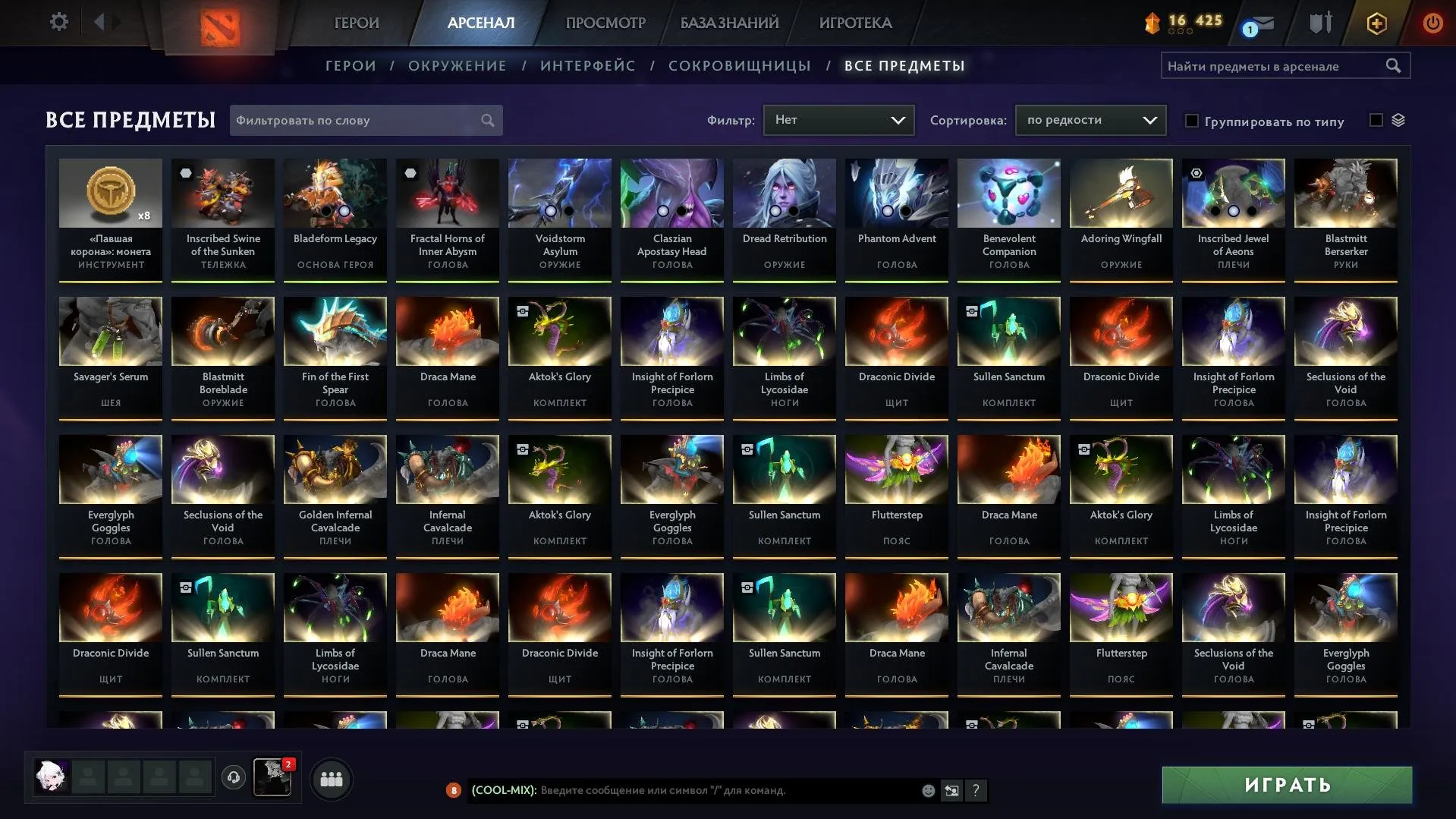
Task: Click the red power button icon
Action: [1432, 23]
